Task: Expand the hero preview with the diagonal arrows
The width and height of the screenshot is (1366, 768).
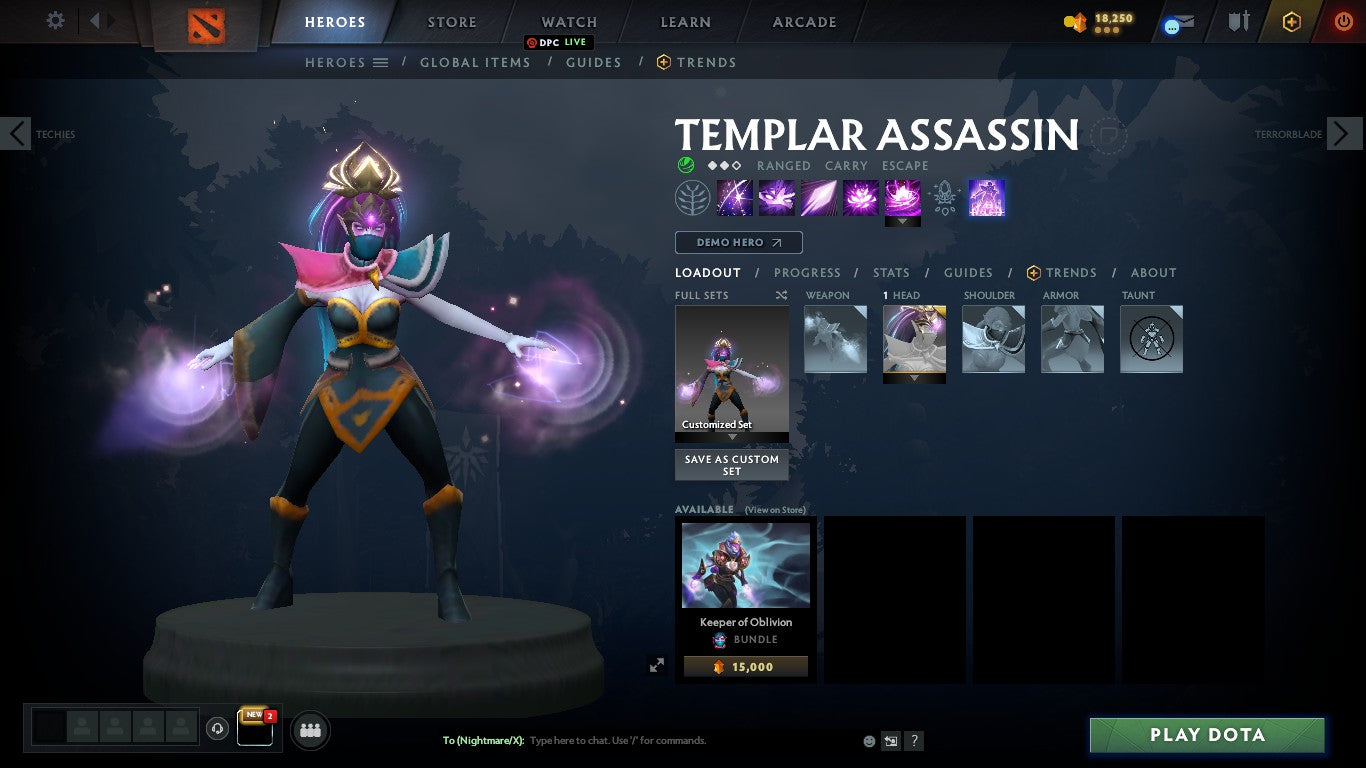Action: point(657,664)
